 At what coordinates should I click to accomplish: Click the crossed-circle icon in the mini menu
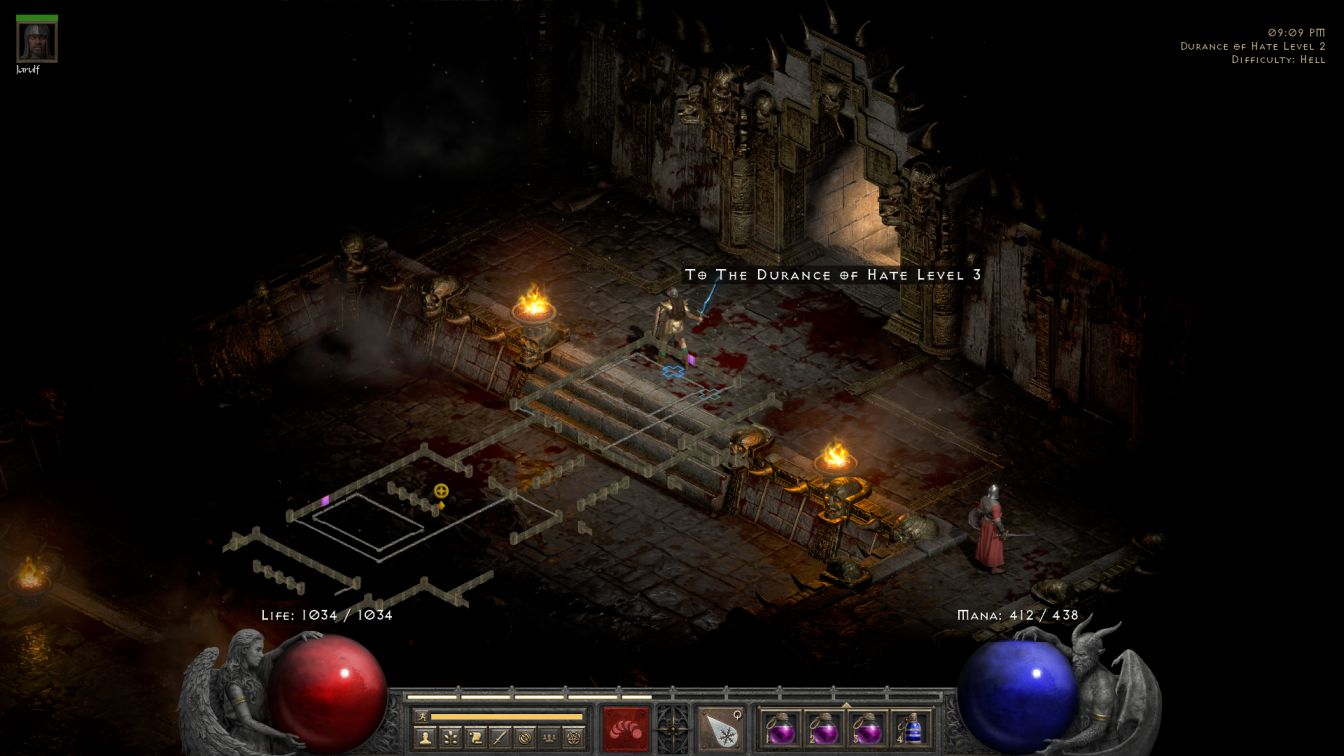[x=524, y=738]
